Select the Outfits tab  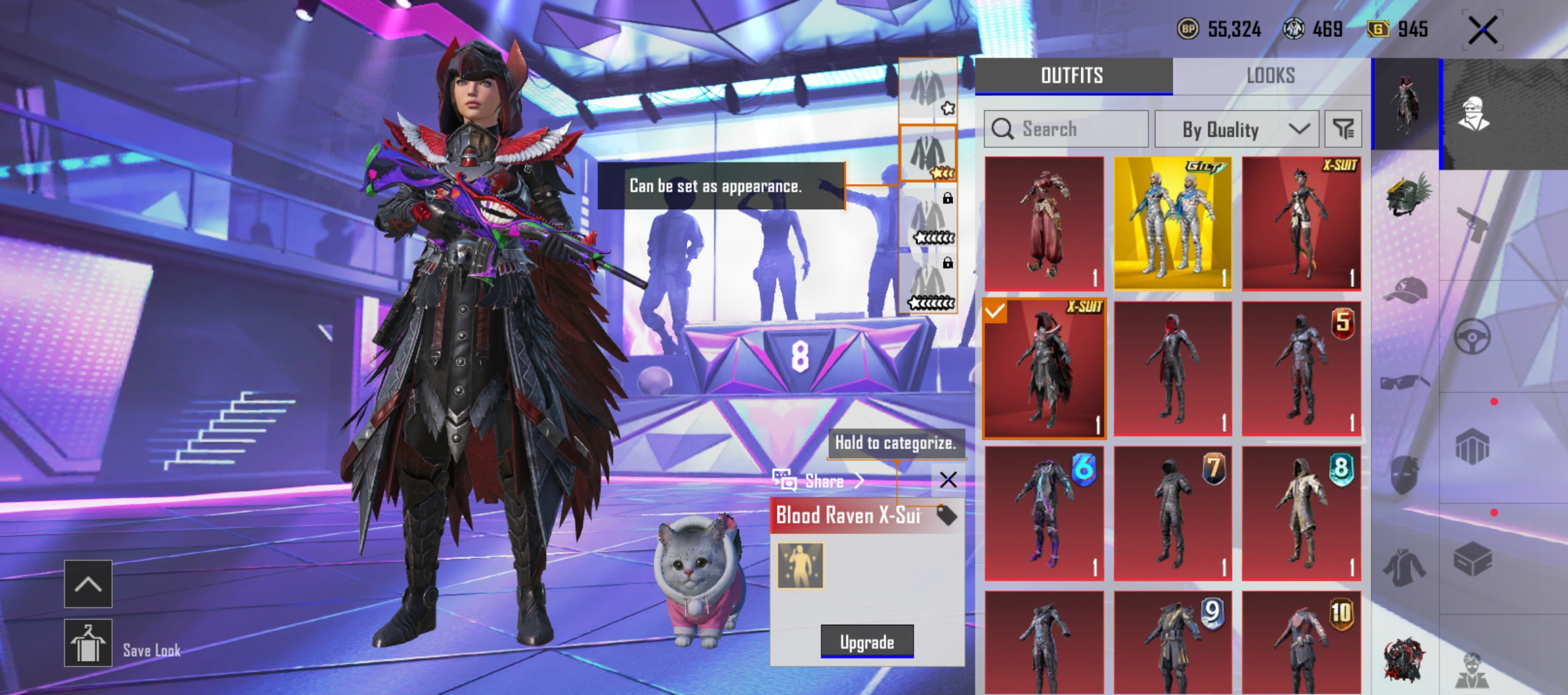tap(1072, 76)
